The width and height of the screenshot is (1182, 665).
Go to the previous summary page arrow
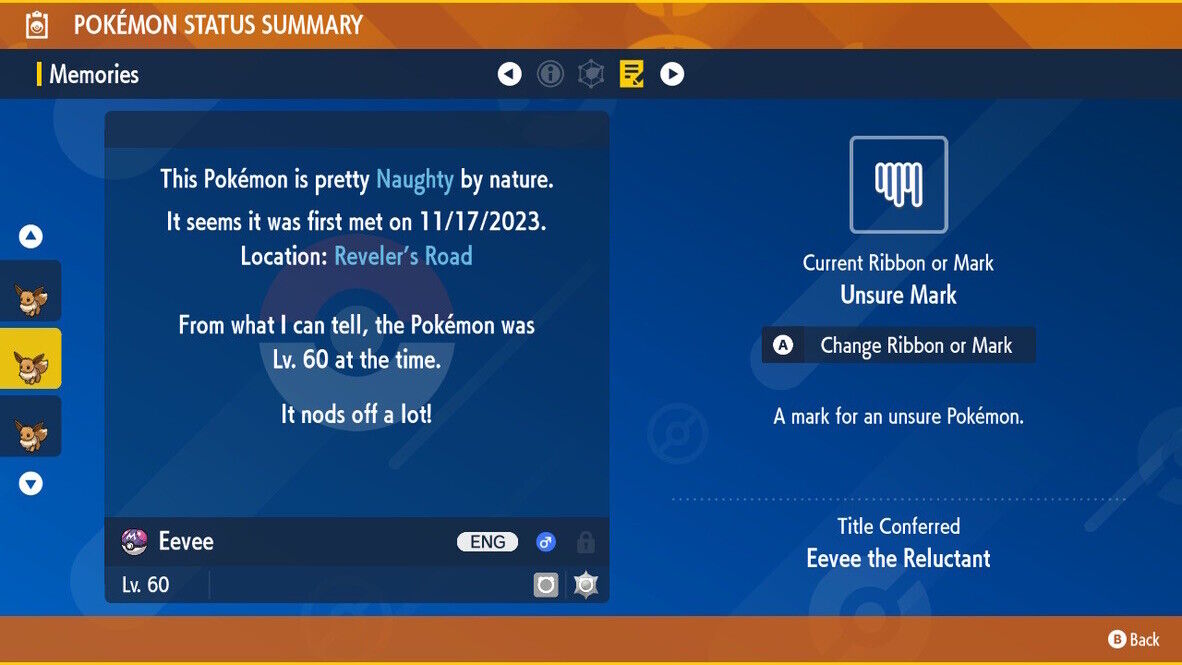point(510,74)
